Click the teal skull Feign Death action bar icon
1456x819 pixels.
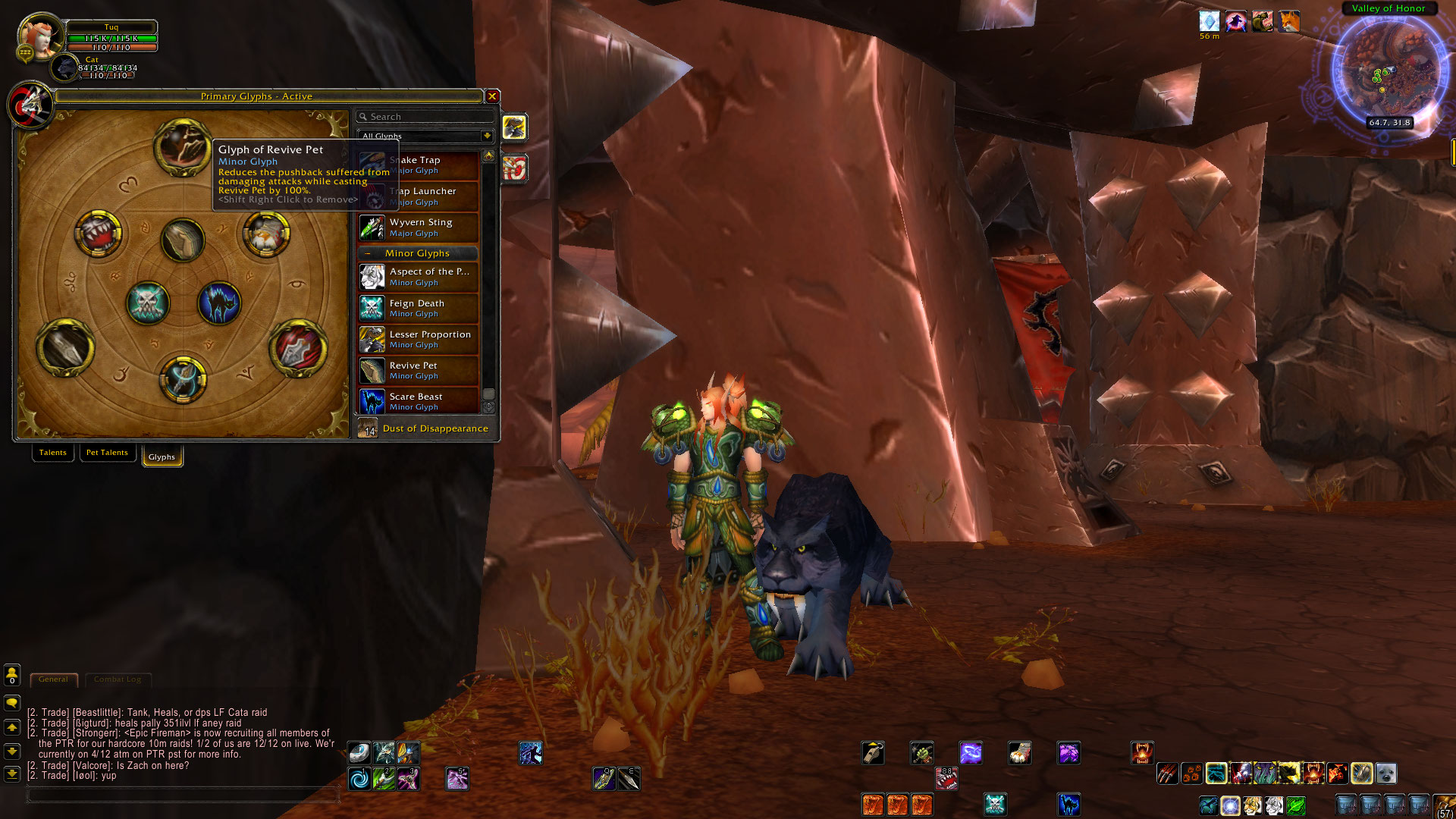[x=995, y=805]
